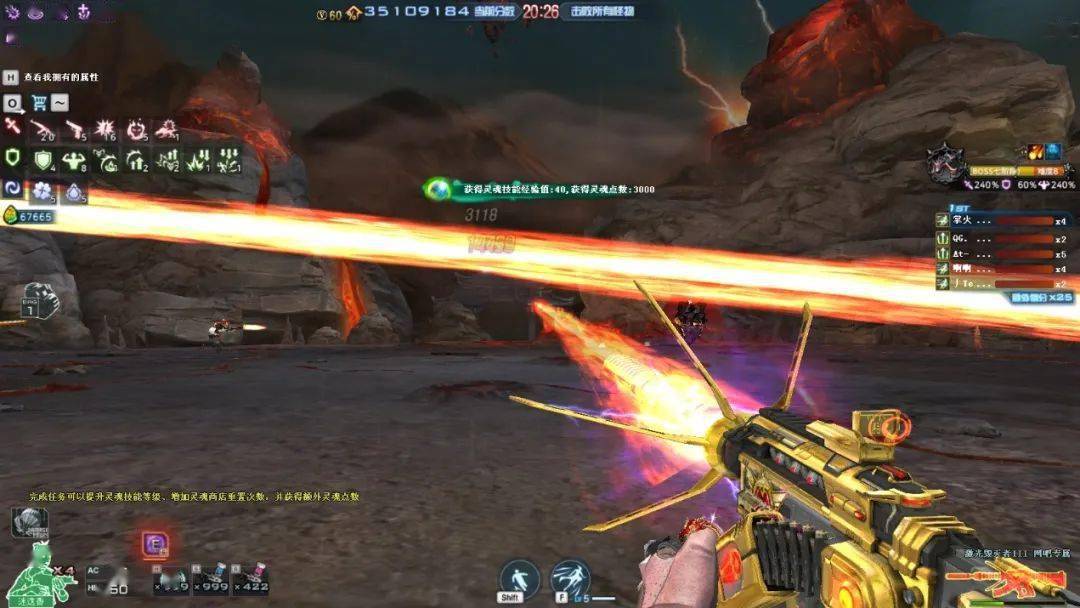Select the green shield defense skill
Viewport: 1080px width, 608px height.
43,160
